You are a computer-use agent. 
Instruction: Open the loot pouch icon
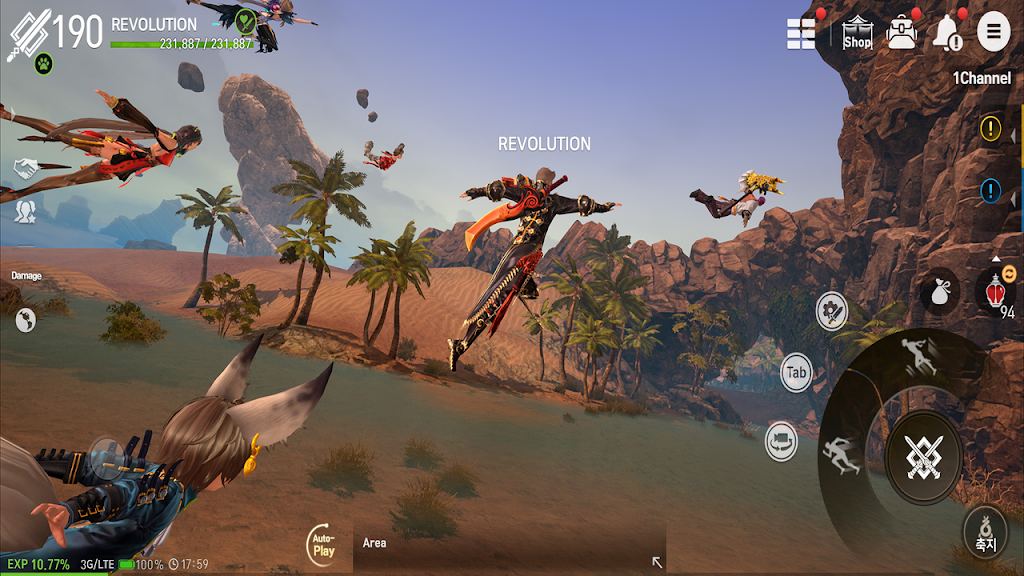[x=940, y=289]
